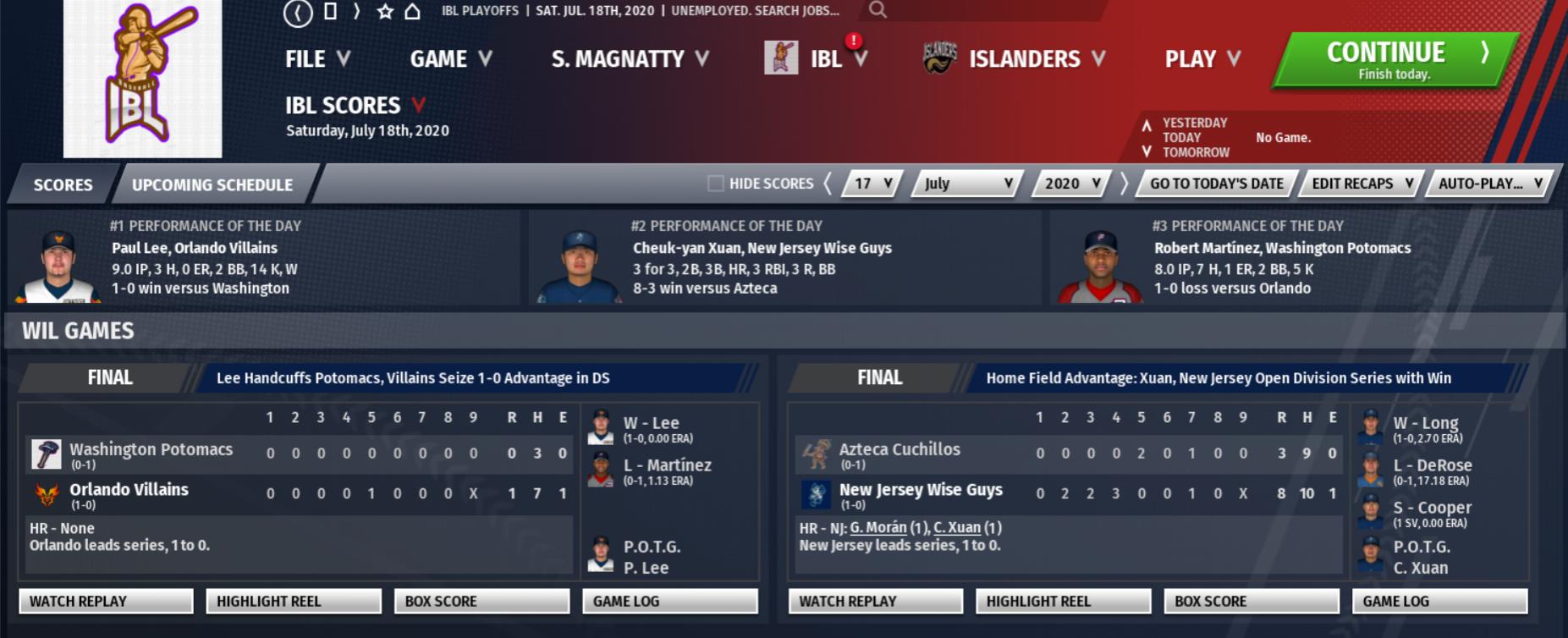The height and width of the screenshot is (638, 1568).
Task: Open the month dropdown showing July
Action: [967, 184]
